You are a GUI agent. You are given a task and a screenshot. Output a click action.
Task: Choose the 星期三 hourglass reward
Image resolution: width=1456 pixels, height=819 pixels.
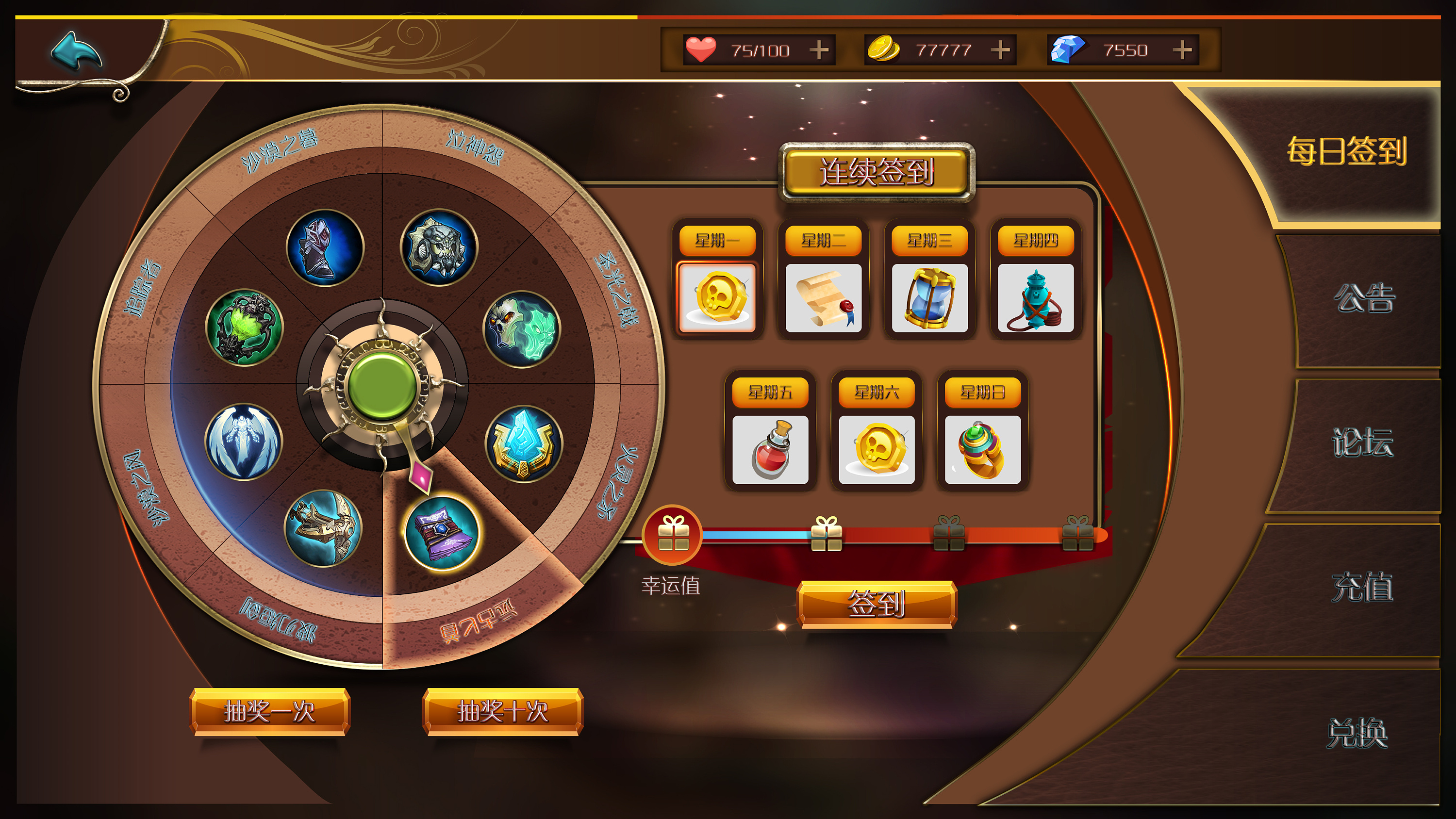930,298
